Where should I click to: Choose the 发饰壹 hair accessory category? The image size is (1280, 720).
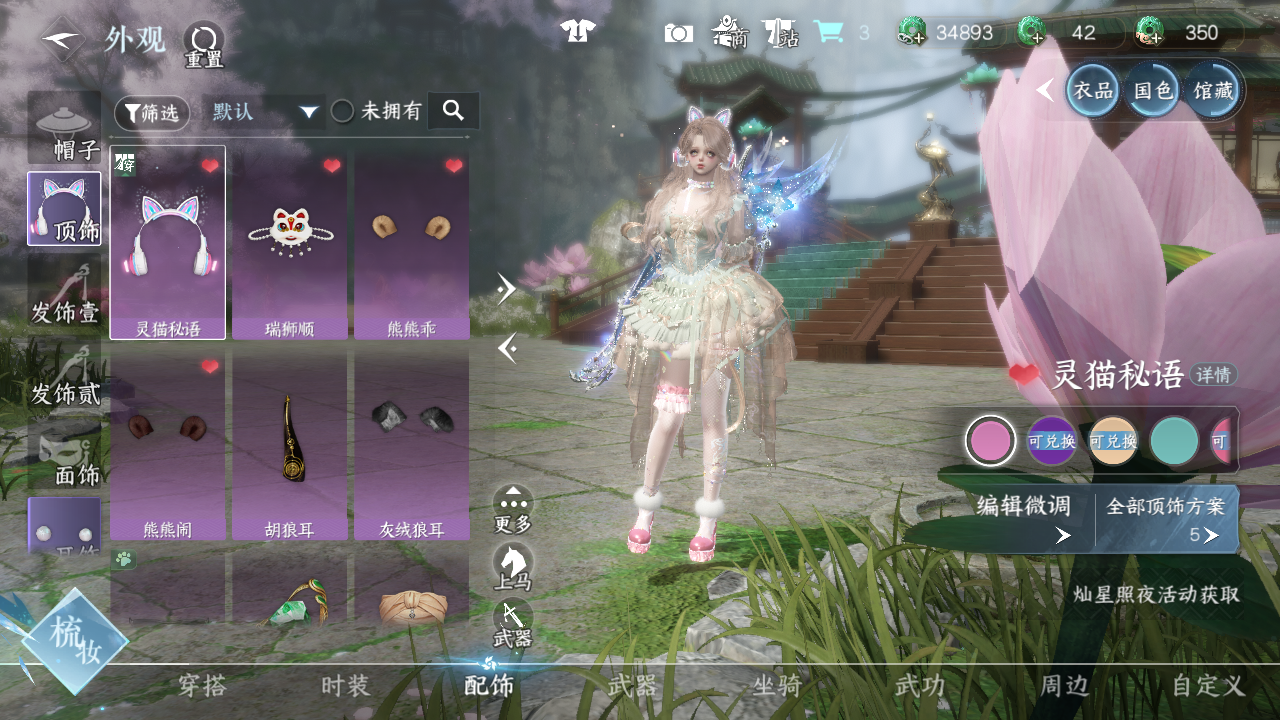click(x=64, y=290)
